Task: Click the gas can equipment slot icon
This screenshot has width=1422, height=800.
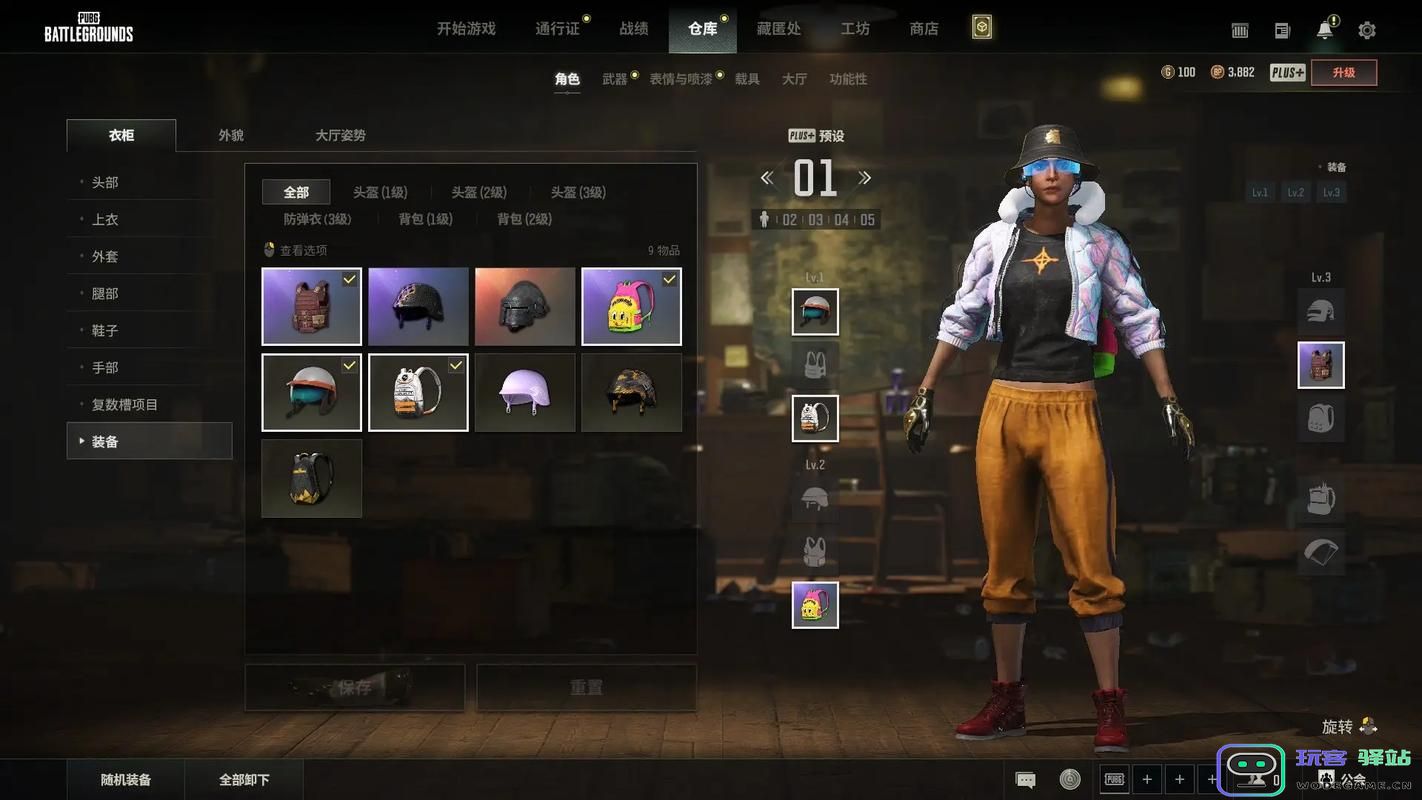Action: click(x=1321, y=499)
